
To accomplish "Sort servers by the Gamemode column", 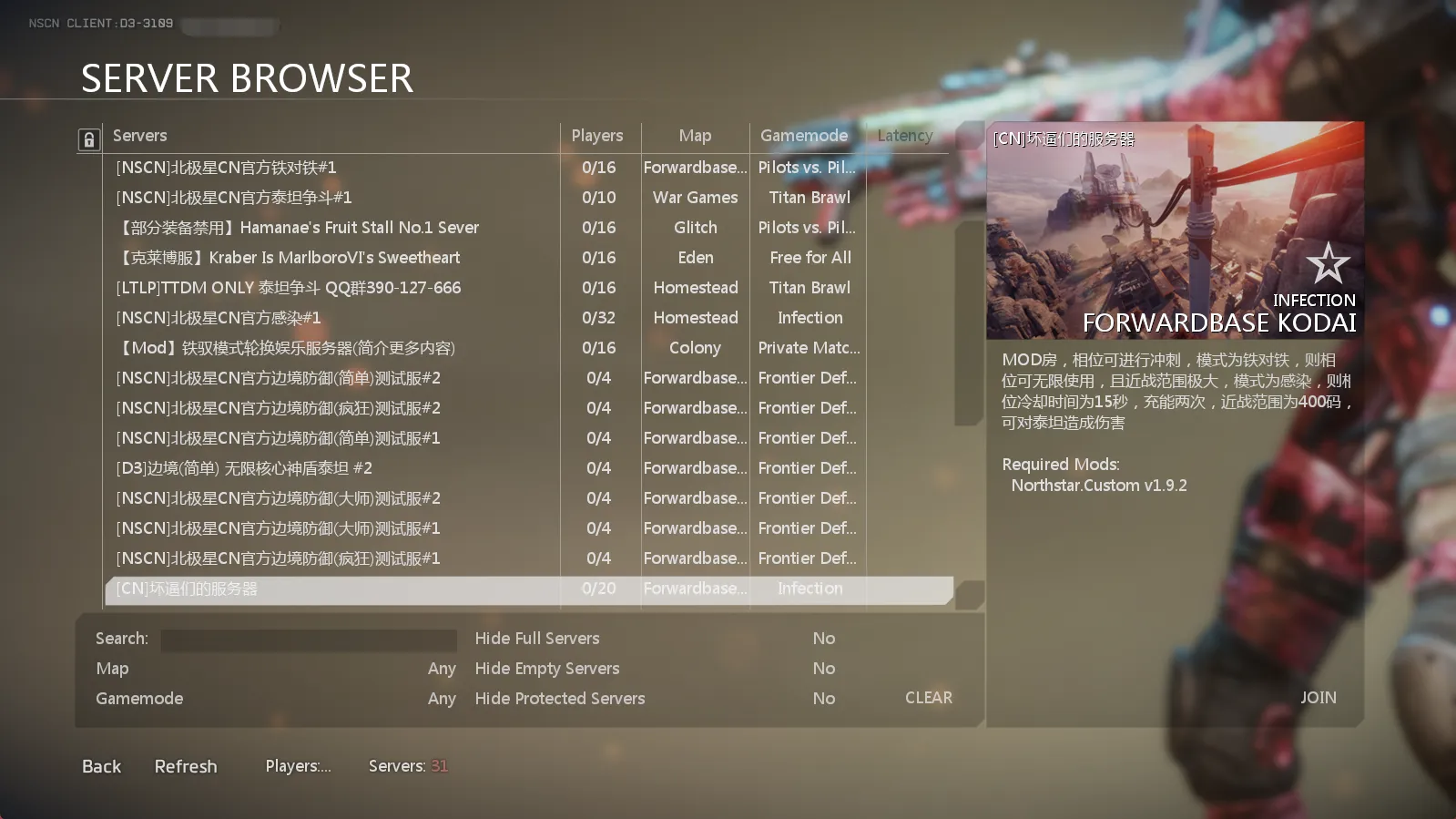I will 804,135.
